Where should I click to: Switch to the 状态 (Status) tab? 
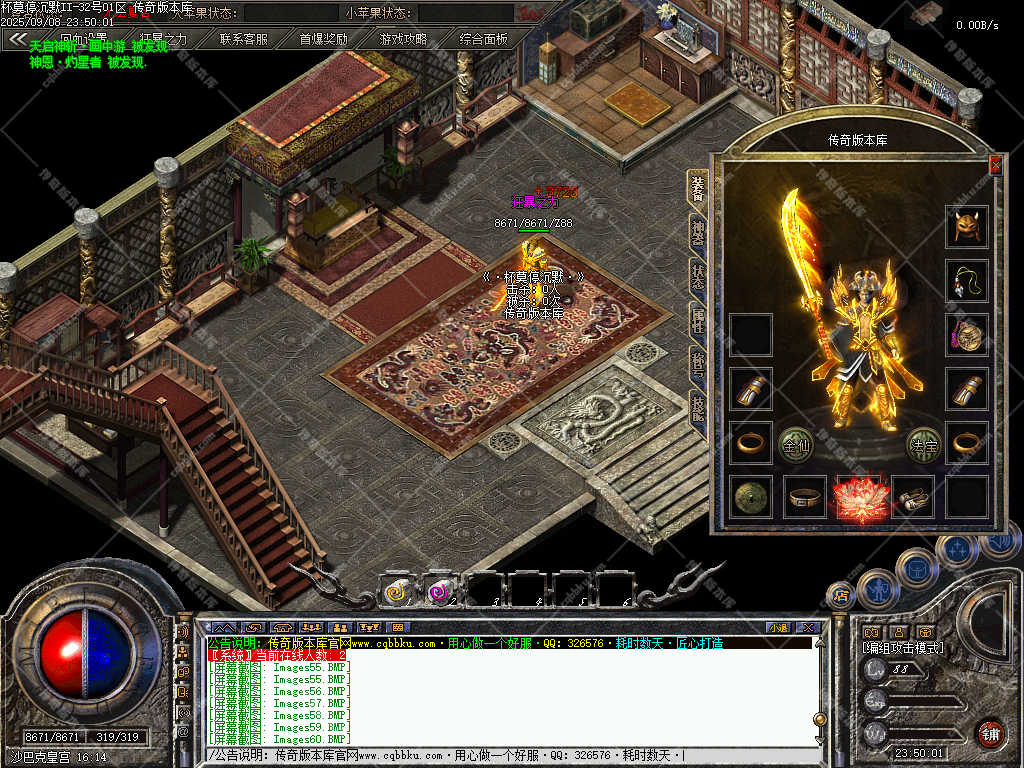tap(697, 275)
